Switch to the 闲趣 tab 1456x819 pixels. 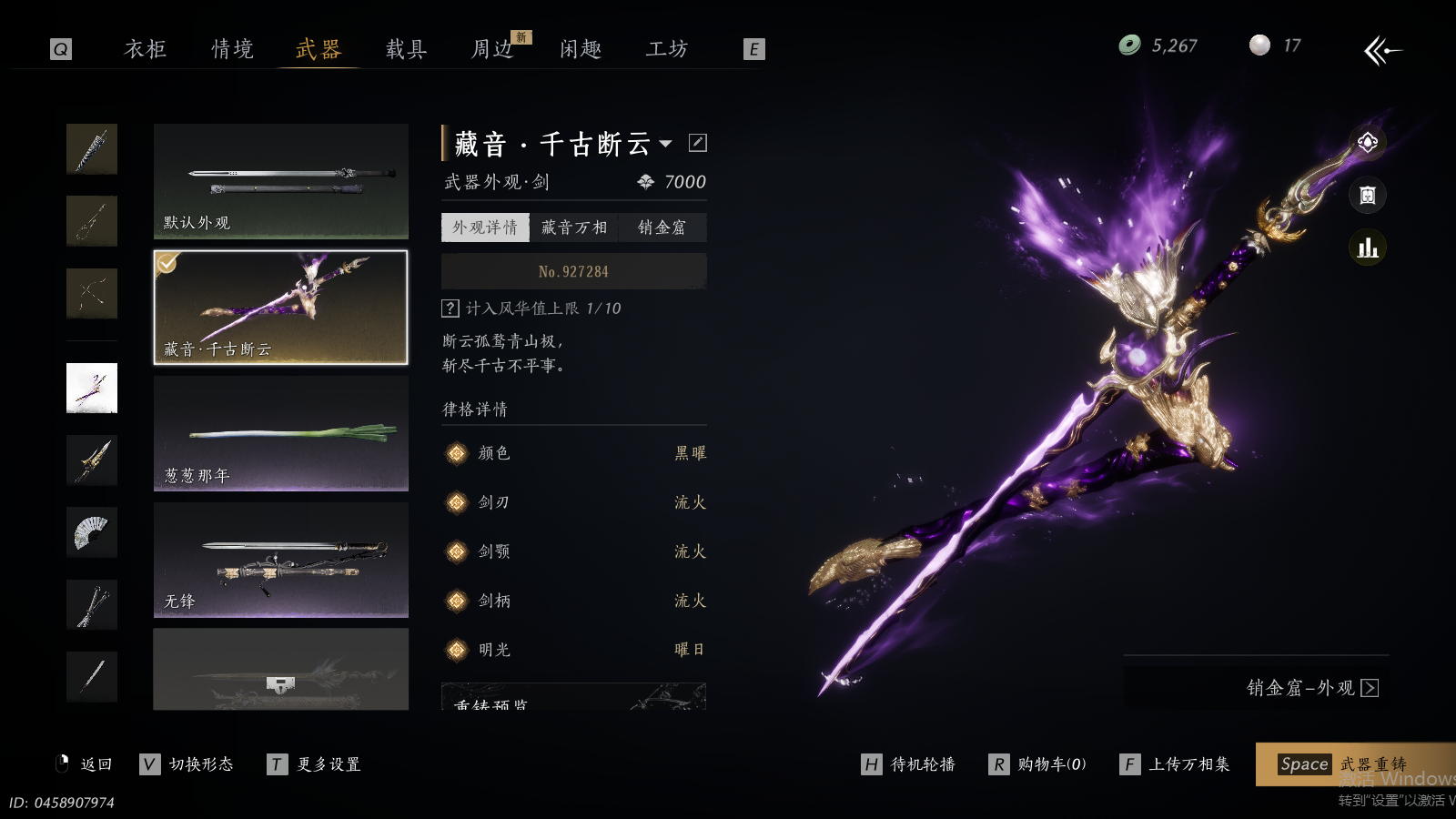pyautogui.click(x=581, y=49)
